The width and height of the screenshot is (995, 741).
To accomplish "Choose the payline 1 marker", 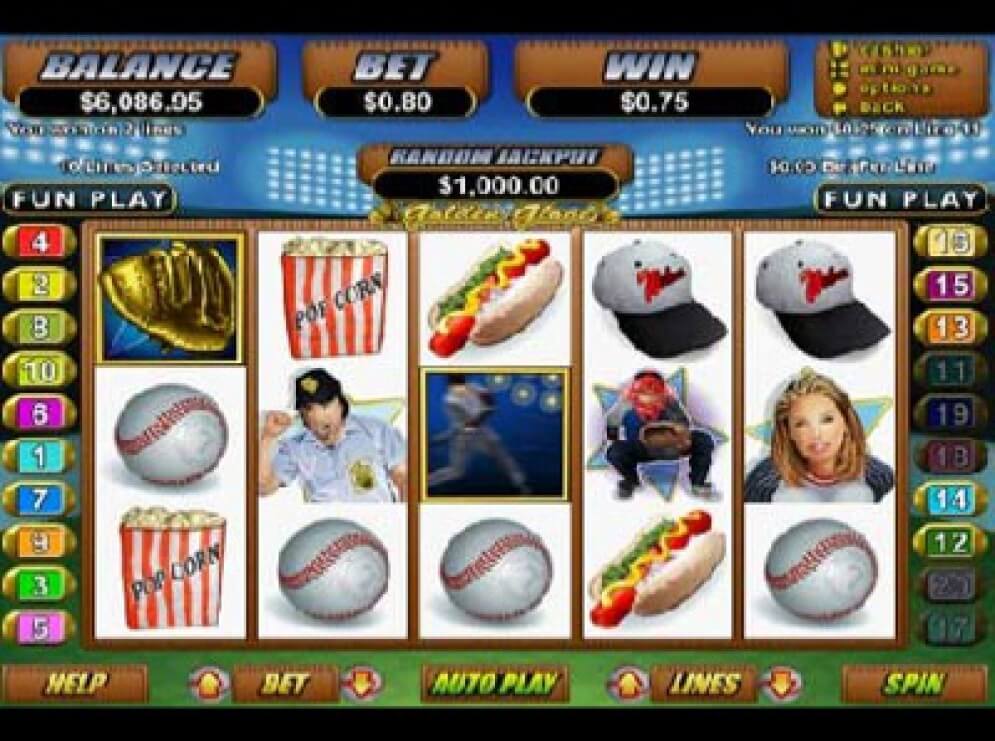I will (x=40, y=456).
